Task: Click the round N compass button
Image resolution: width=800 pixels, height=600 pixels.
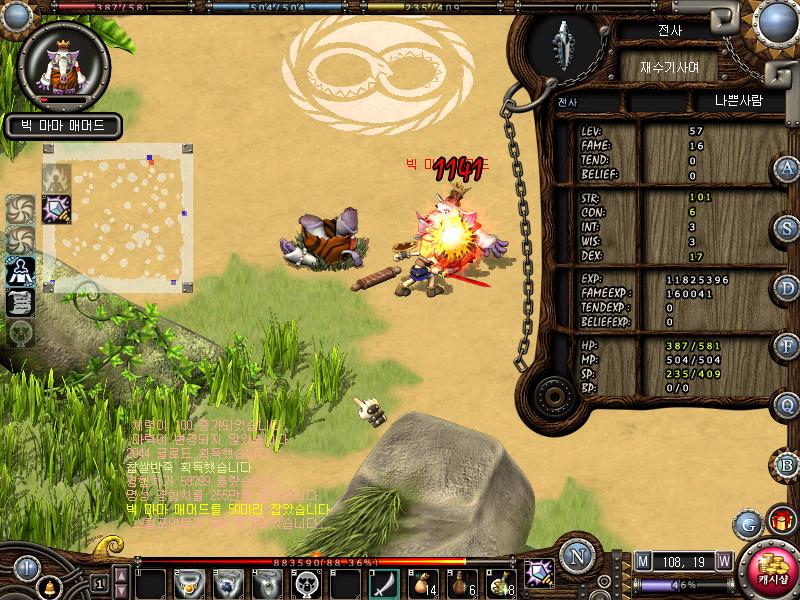Action: click(x=575, y=557)
